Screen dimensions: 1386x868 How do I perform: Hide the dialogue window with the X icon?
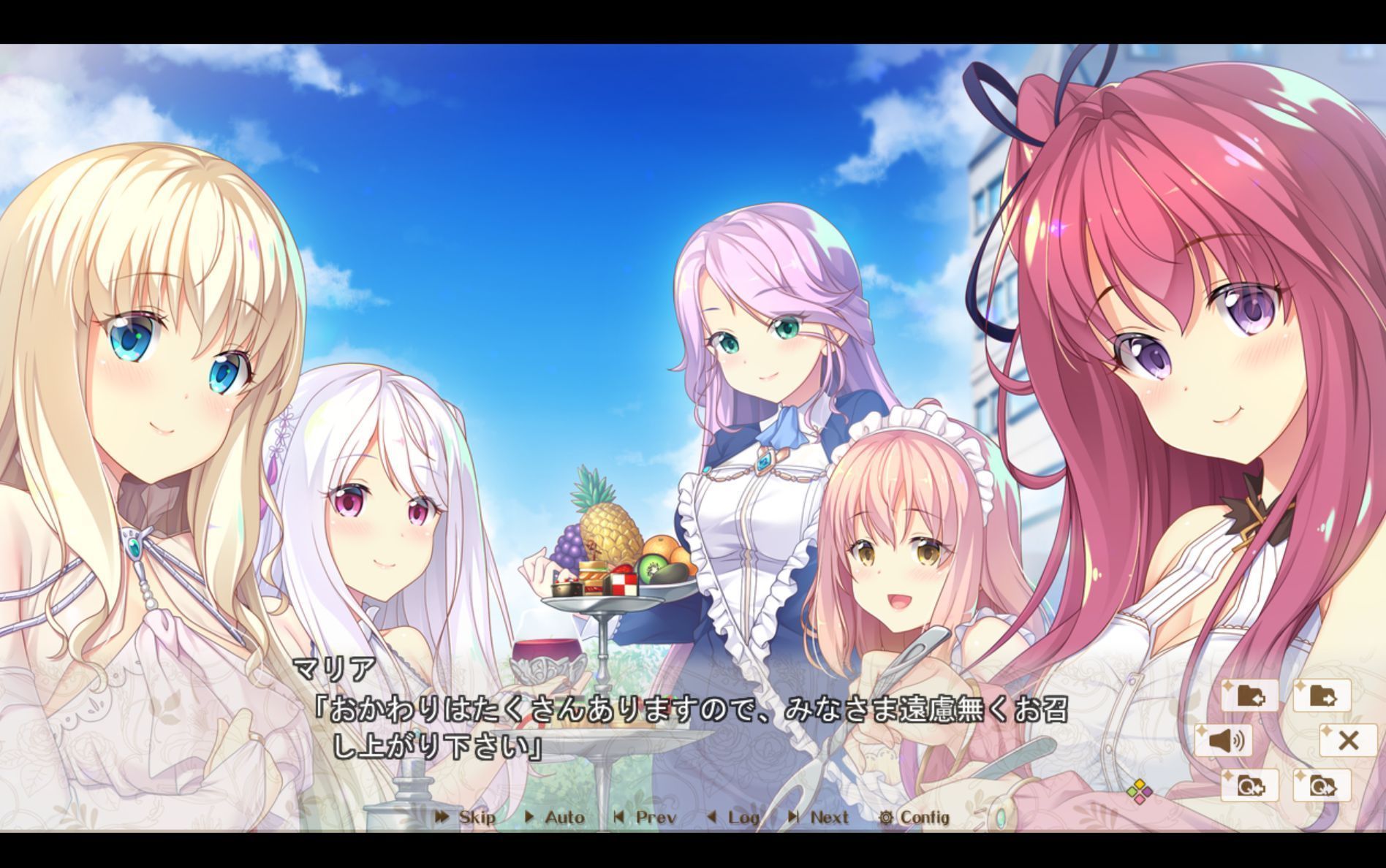pos(1349,741)
